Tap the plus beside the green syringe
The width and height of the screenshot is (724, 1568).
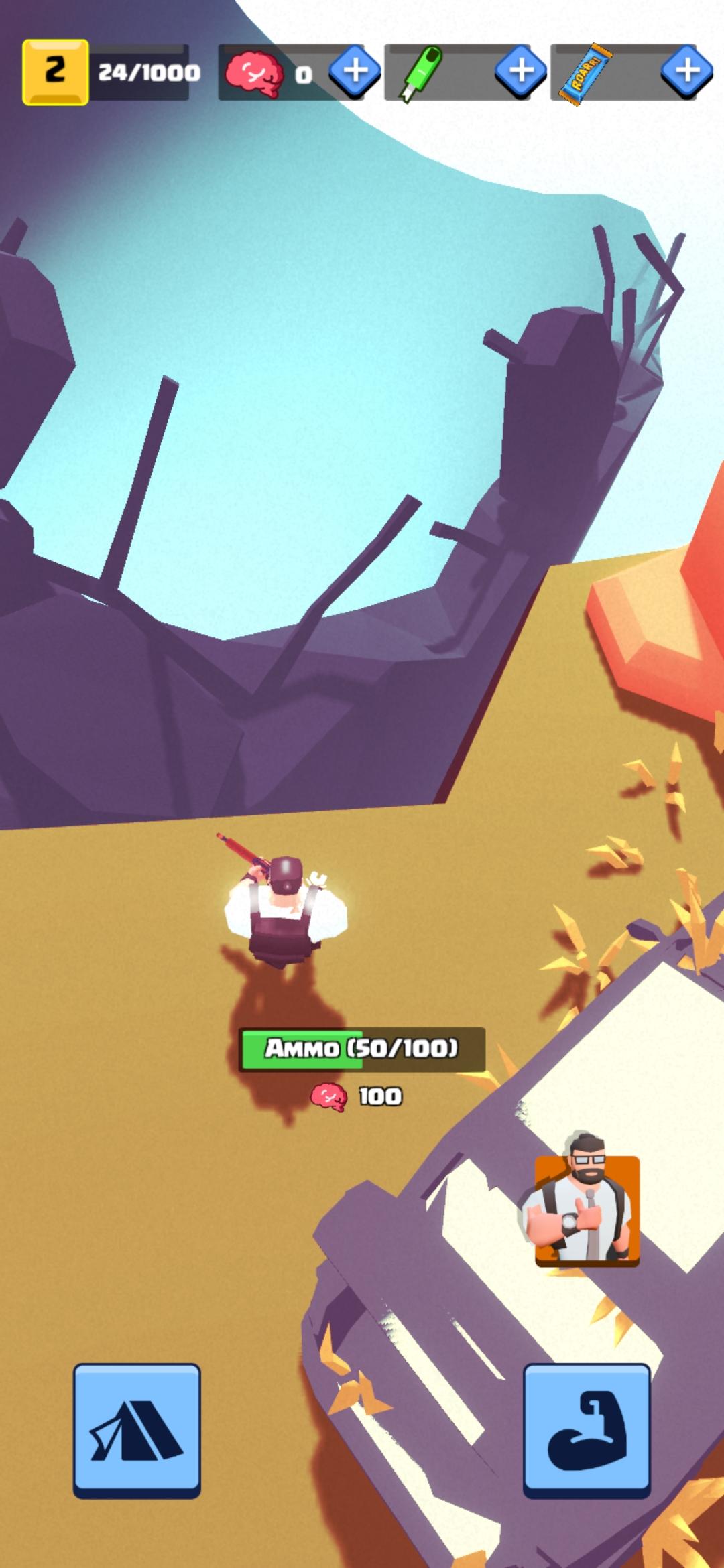pyautogui.click(x=521, y=71)
